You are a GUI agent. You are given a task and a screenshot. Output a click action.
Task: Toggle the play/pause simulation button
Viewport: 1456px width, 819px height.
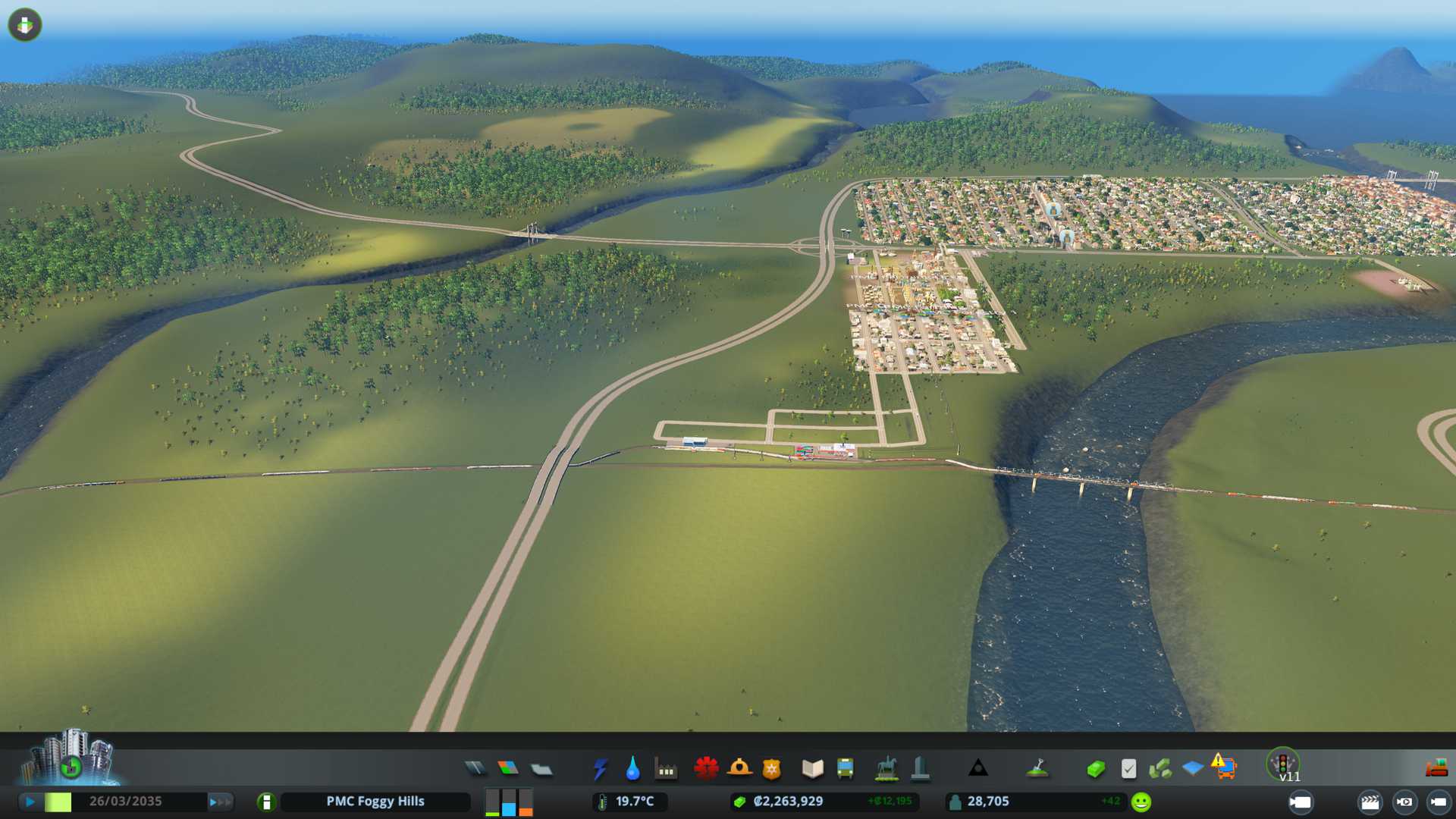coord(30,802)
